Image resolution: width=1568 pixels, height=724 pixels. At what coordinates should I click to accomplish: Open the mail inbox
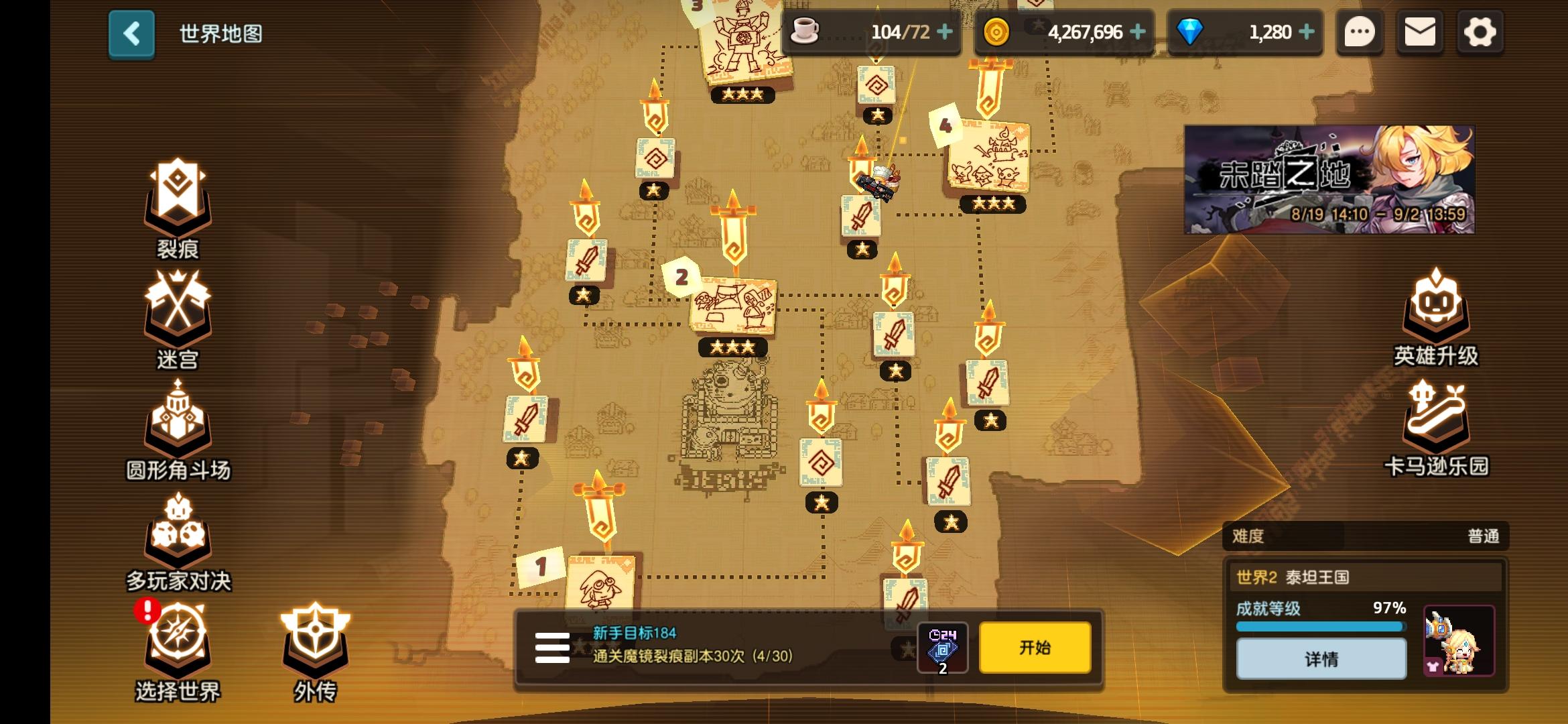pos(1421,31)
